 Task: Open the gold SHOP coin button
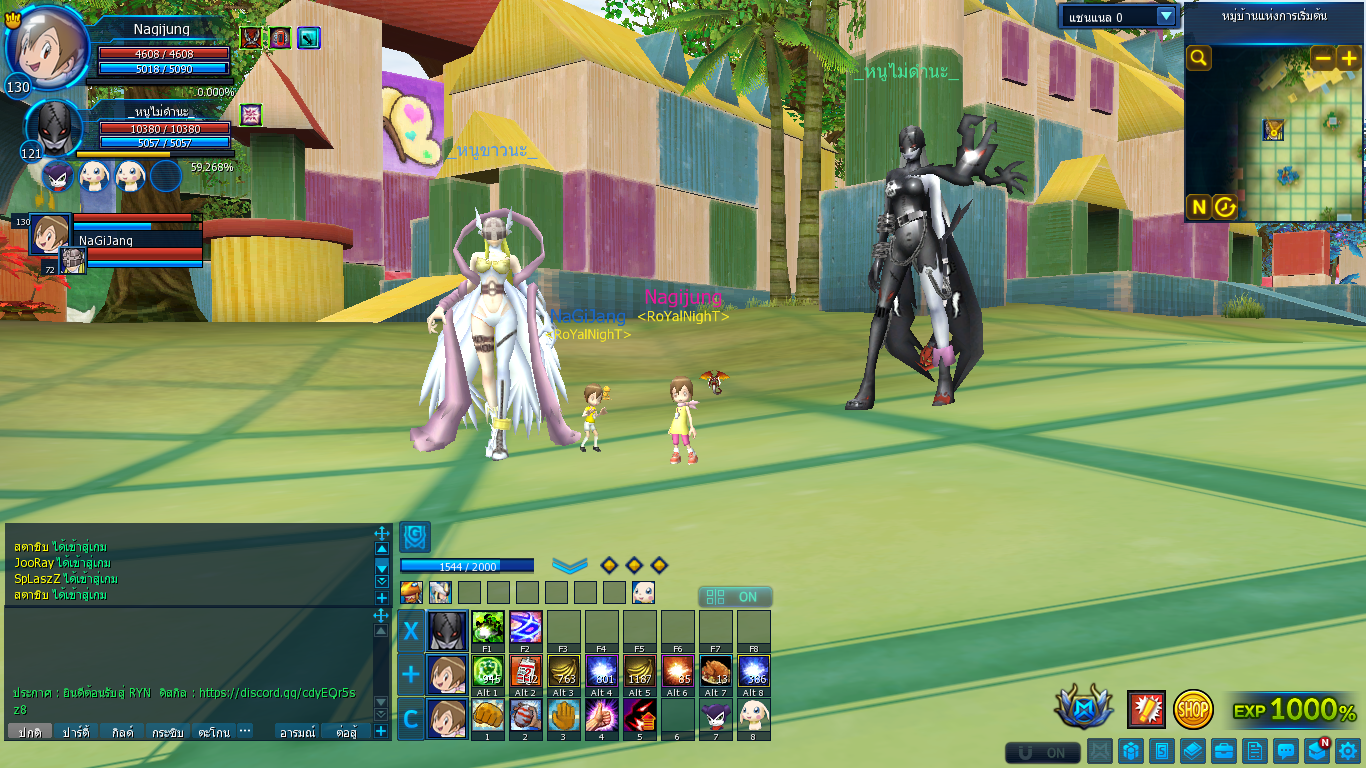[x=1193, y=709]
